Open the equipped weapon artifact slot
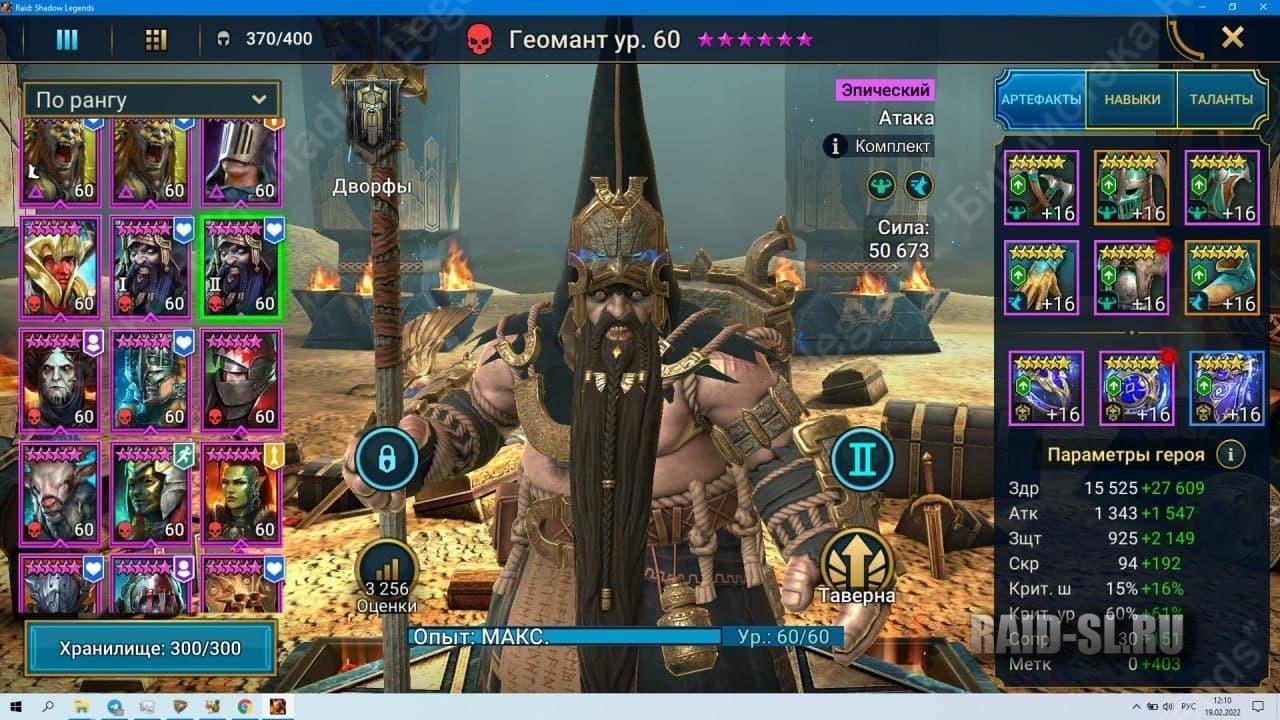 coord(1041,187)
